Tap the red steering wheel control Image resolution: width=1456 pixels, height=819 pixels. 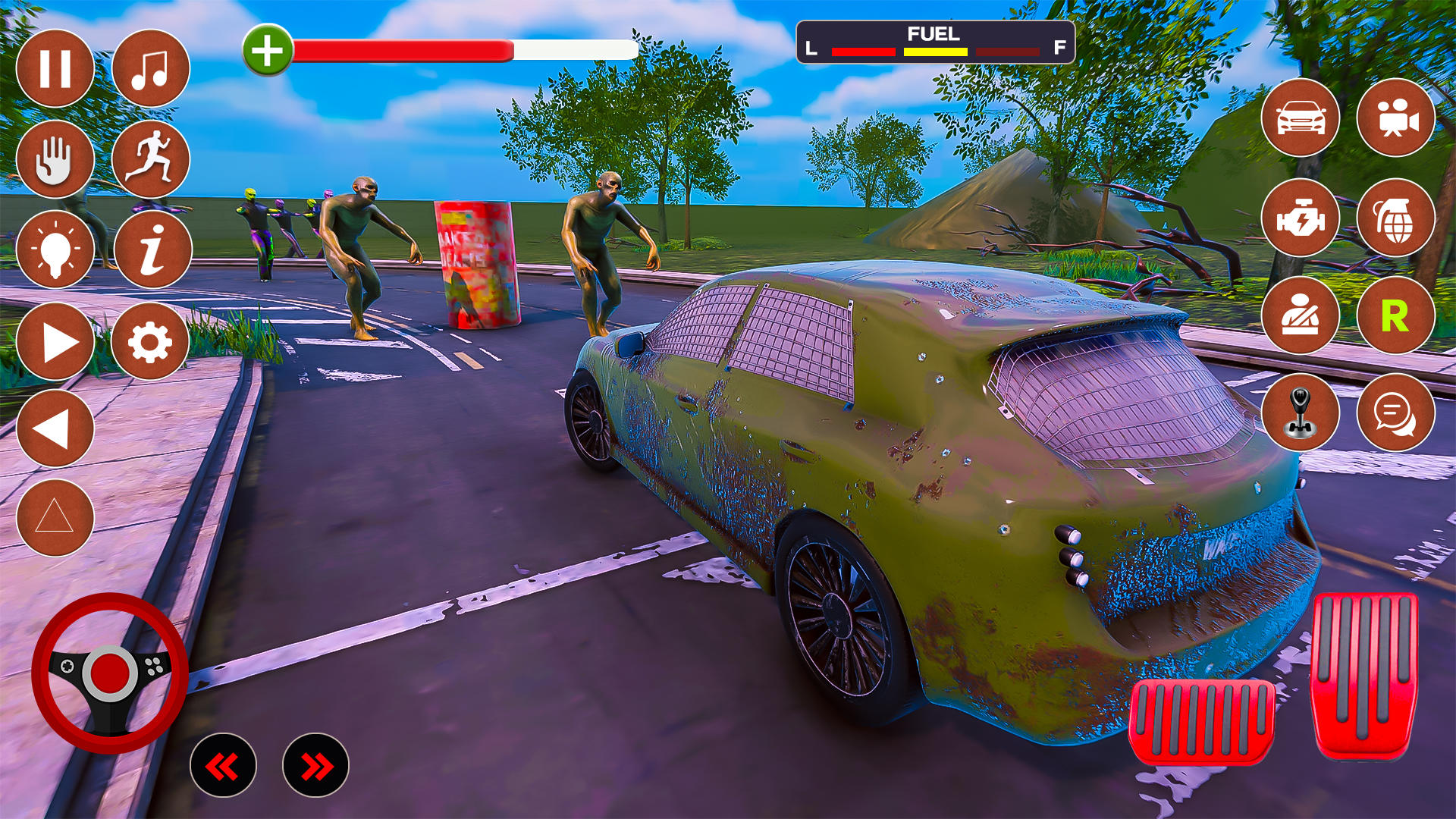tap(110, 673)
